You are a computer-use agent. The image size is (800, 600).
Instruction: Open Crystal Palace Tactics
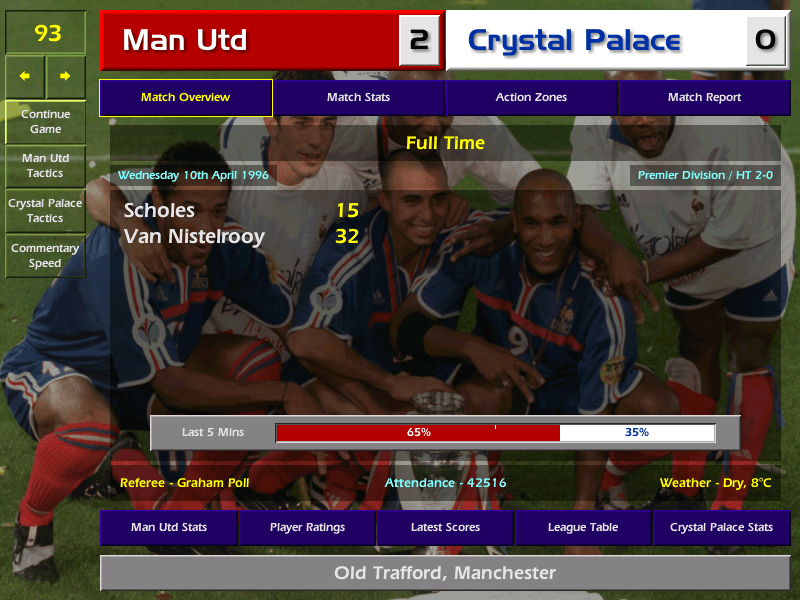click(x=45, y=210)
